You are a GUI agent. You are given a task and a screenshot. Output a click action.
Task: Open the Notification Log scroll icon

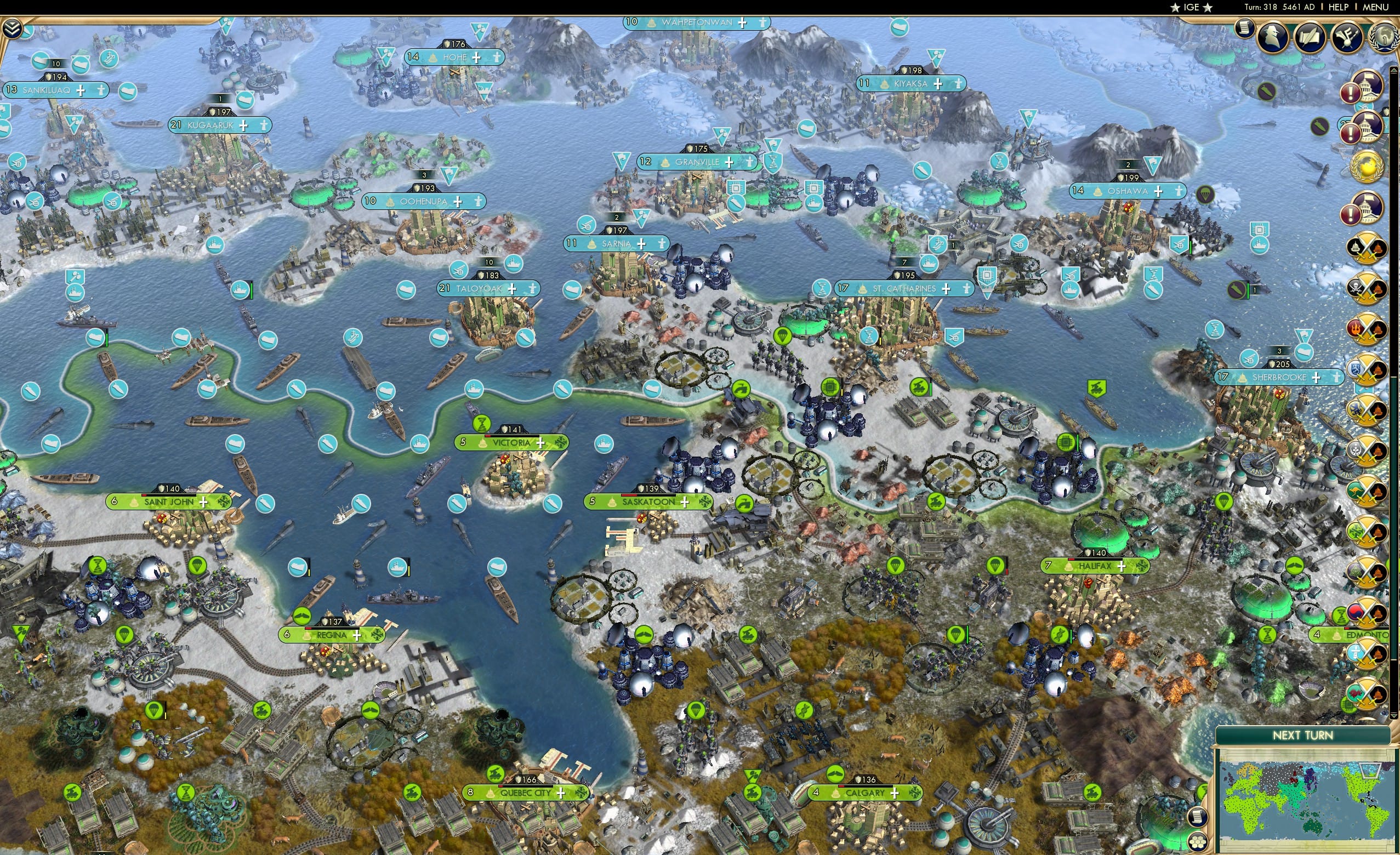pyautogui.click(x=1245, y=32)
